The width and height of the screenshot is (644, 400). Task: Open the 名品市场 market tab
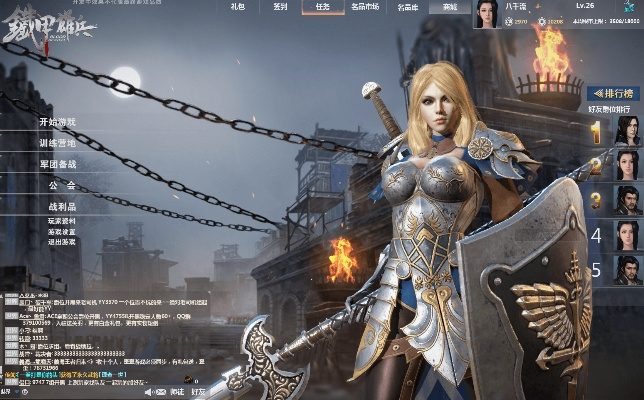(x=366, y=7)
